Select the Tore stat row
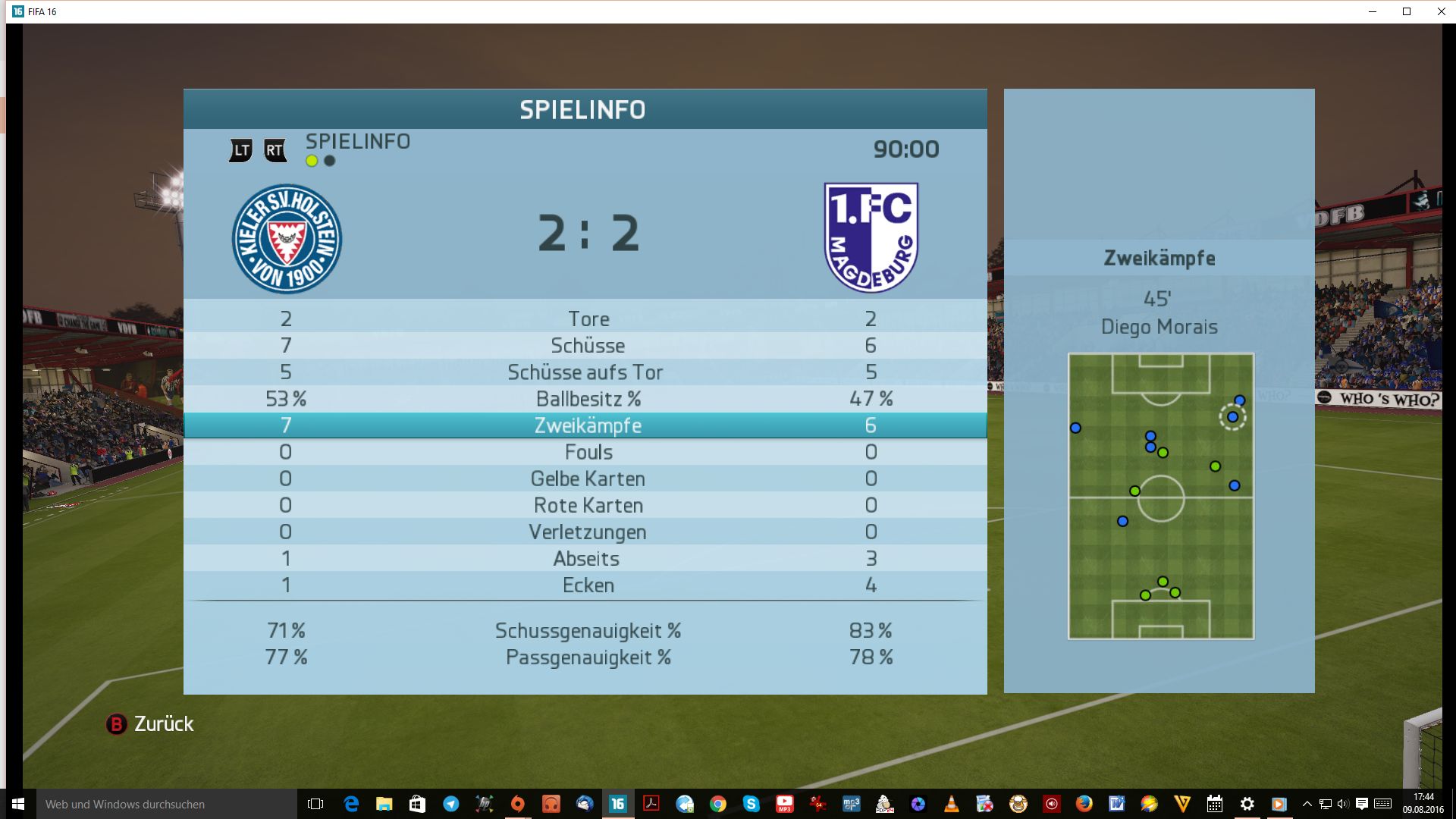Viewport: 1456px width, 819px height. (588, 319)
